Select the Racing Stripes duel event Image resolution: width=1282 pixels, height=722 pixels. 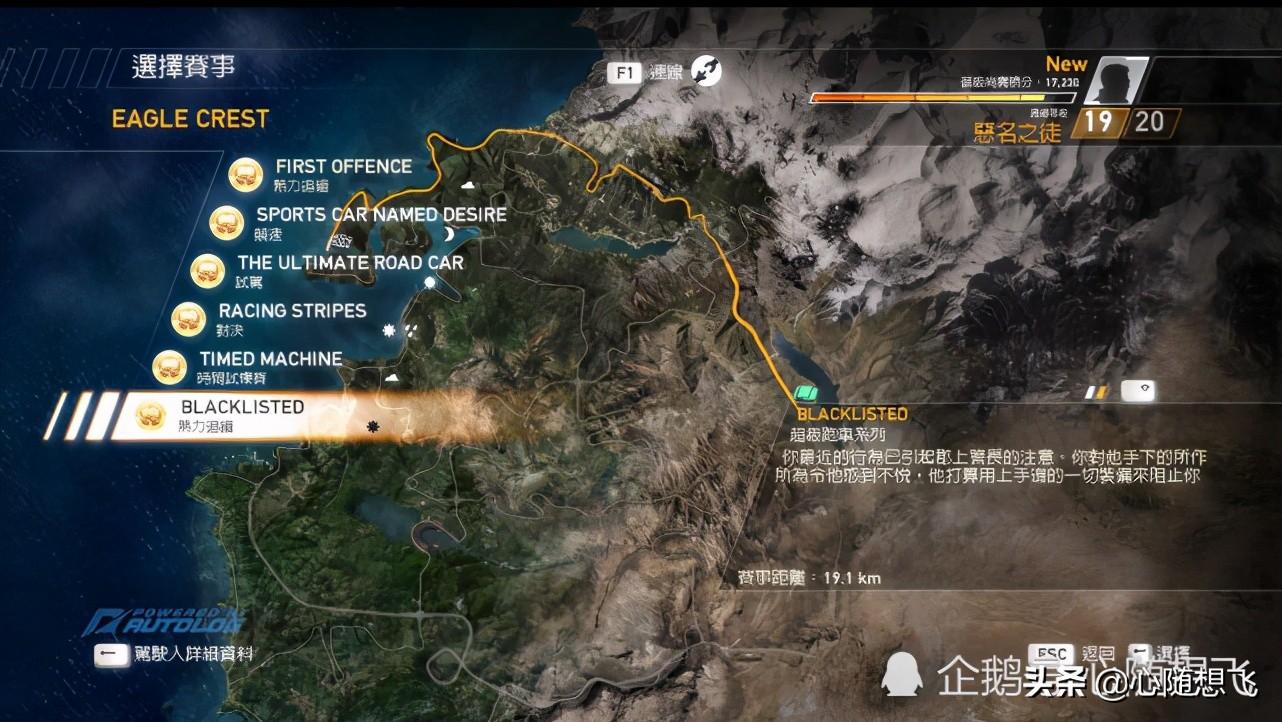pos(292,311)
